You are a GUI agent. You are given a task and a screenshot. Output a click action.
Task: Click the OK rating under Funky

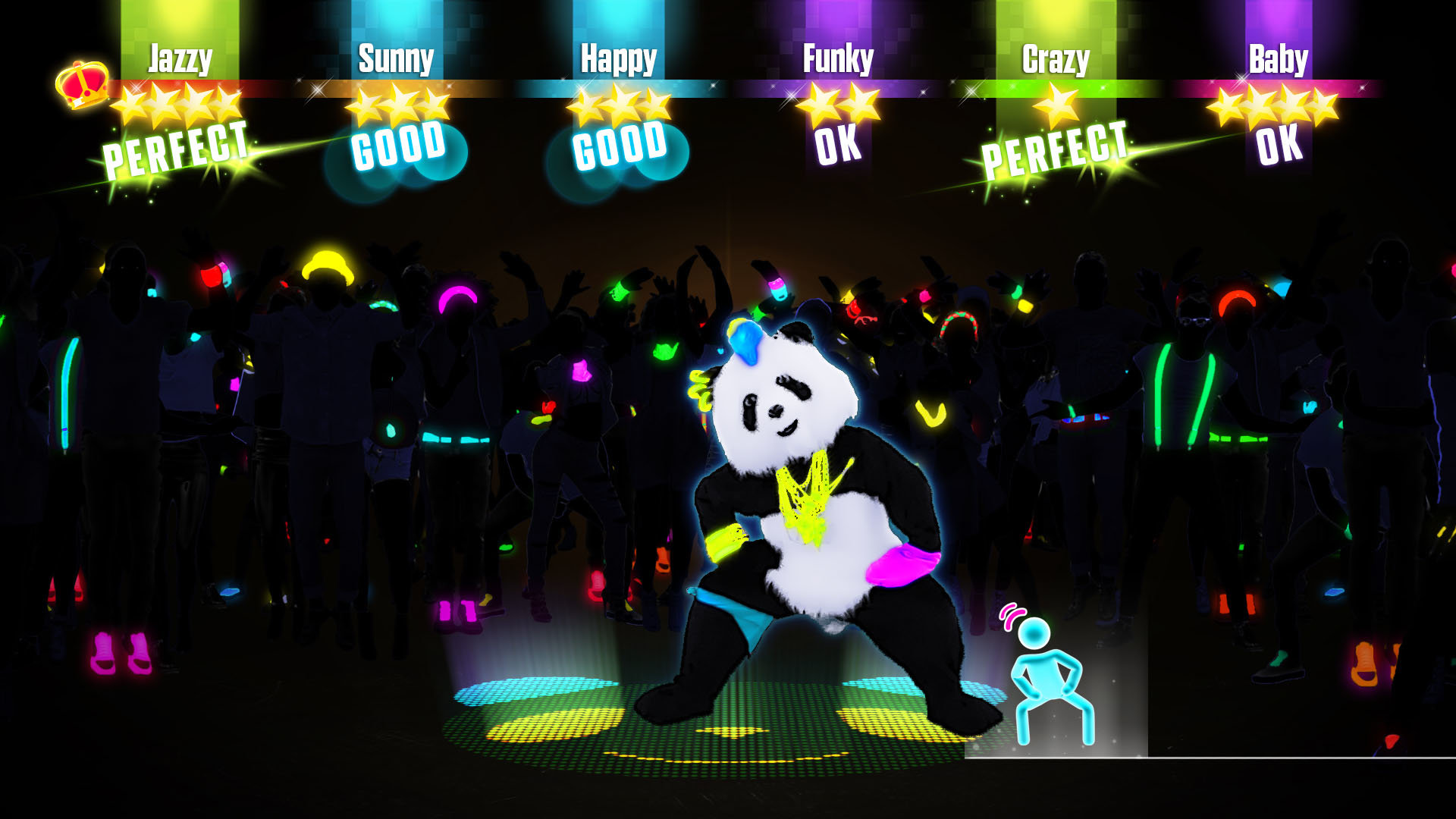click(x=838, y=146)
